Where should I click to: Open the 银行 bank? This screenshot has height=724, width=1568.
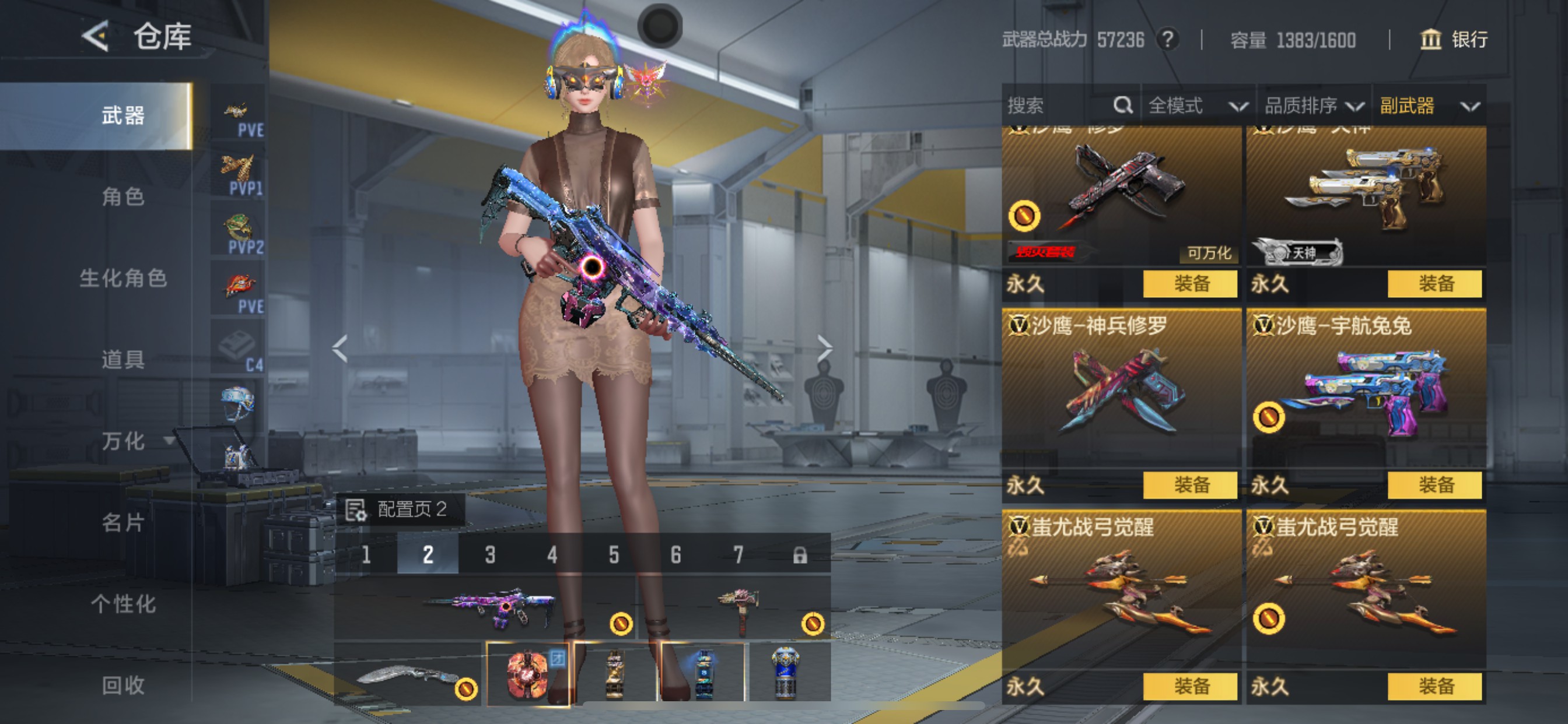pos(1454,40)
